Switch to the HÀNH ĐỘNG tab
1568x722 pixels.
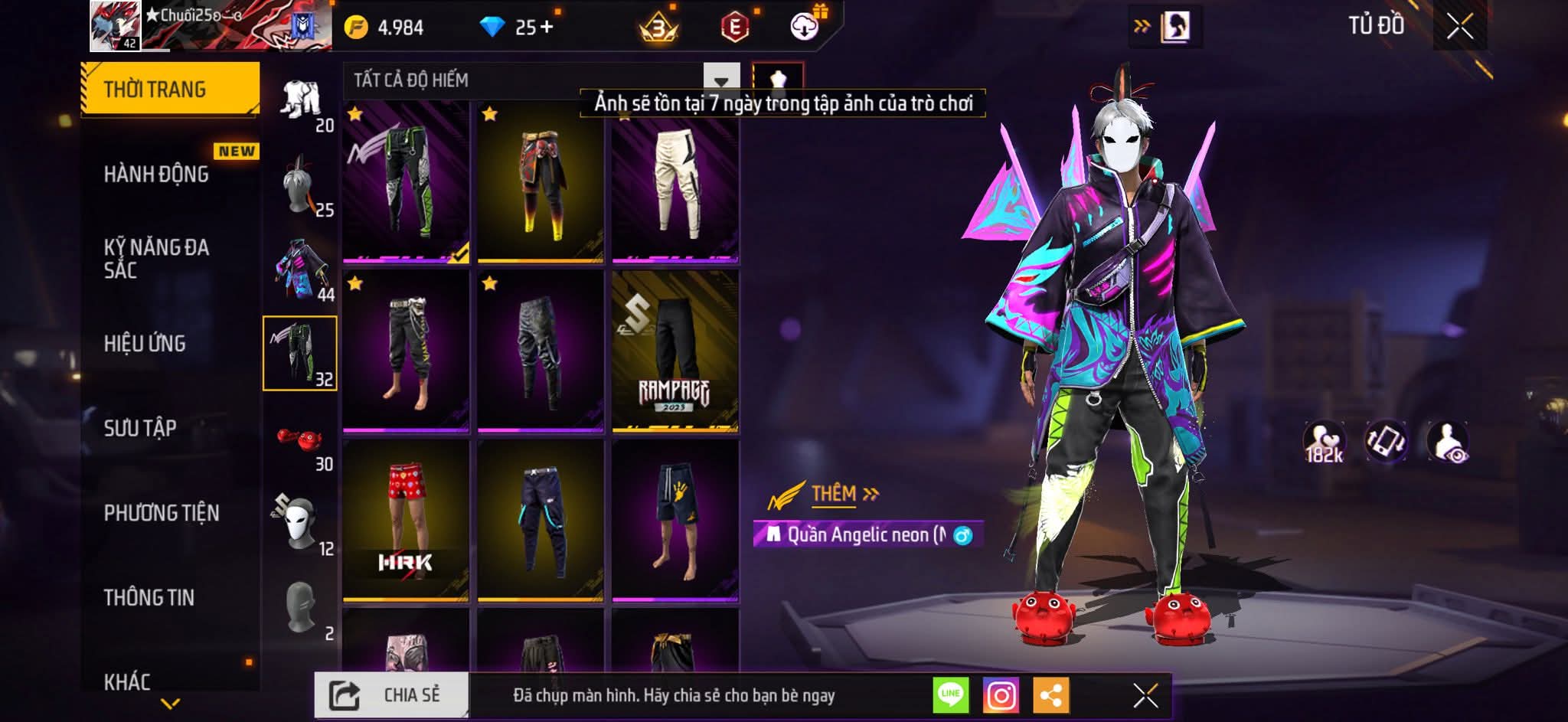click(157, 175)
